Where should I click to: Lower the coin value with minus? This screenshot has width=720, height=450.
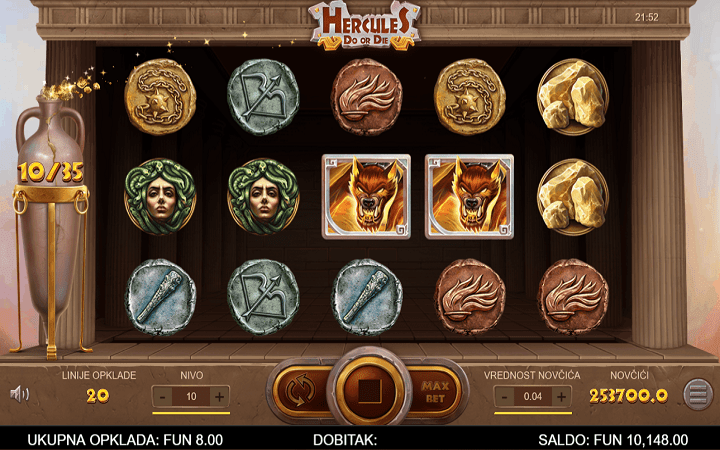click(505, 396)
